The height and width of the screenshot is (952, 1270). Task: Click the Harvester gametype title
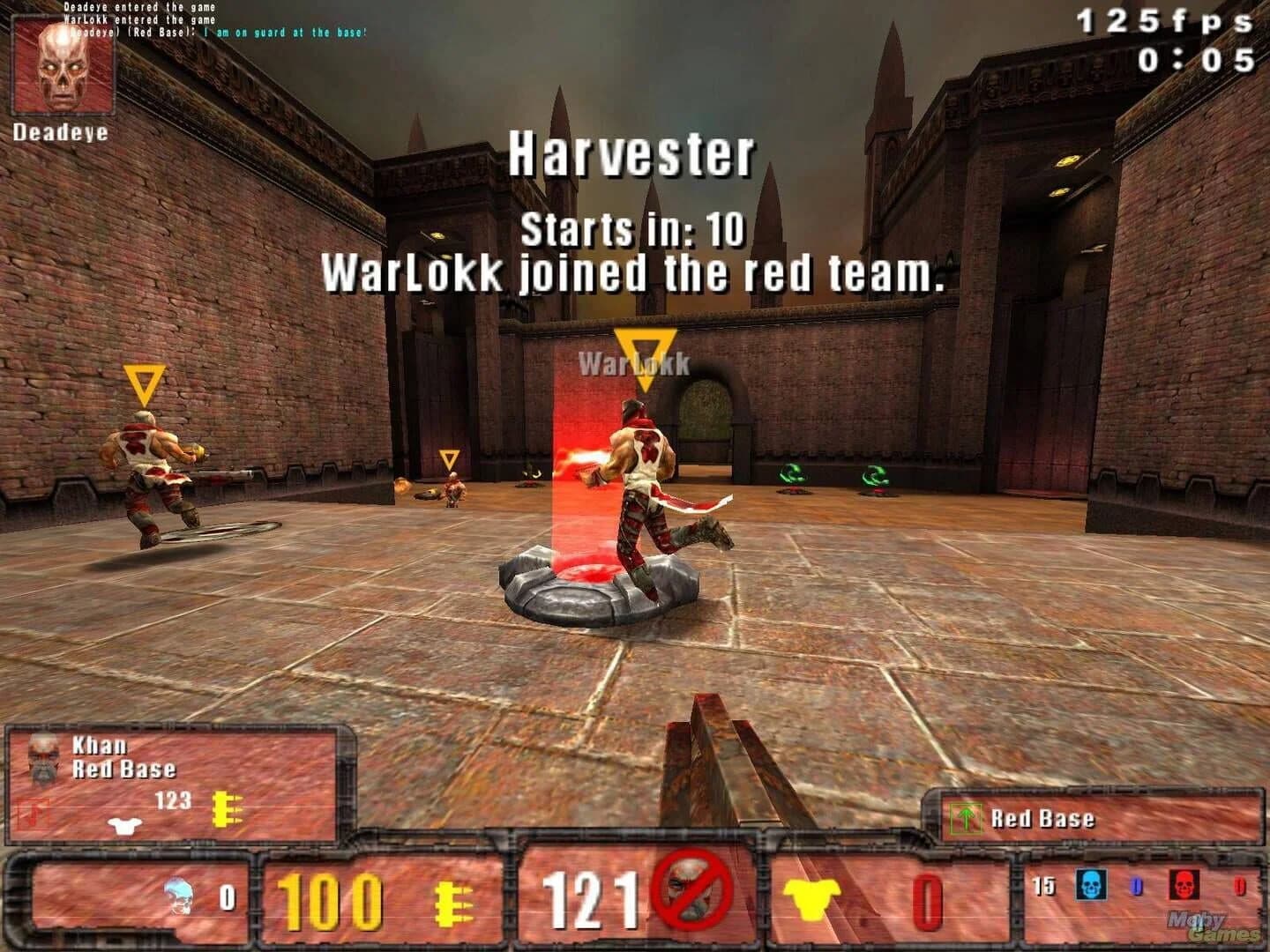pyautogui.click(x=635, y=155)
